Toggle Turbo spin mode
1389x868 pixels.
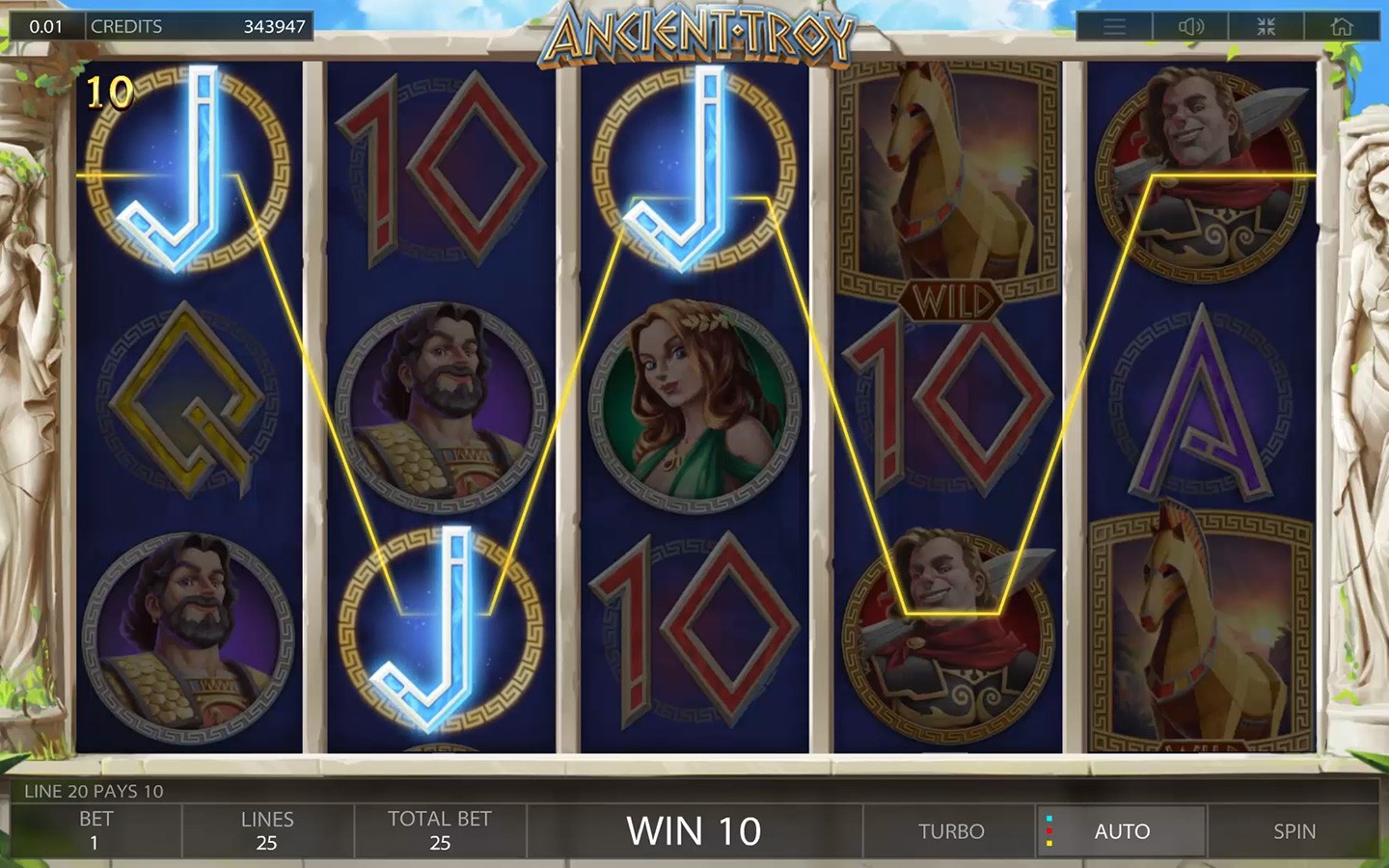951,831
